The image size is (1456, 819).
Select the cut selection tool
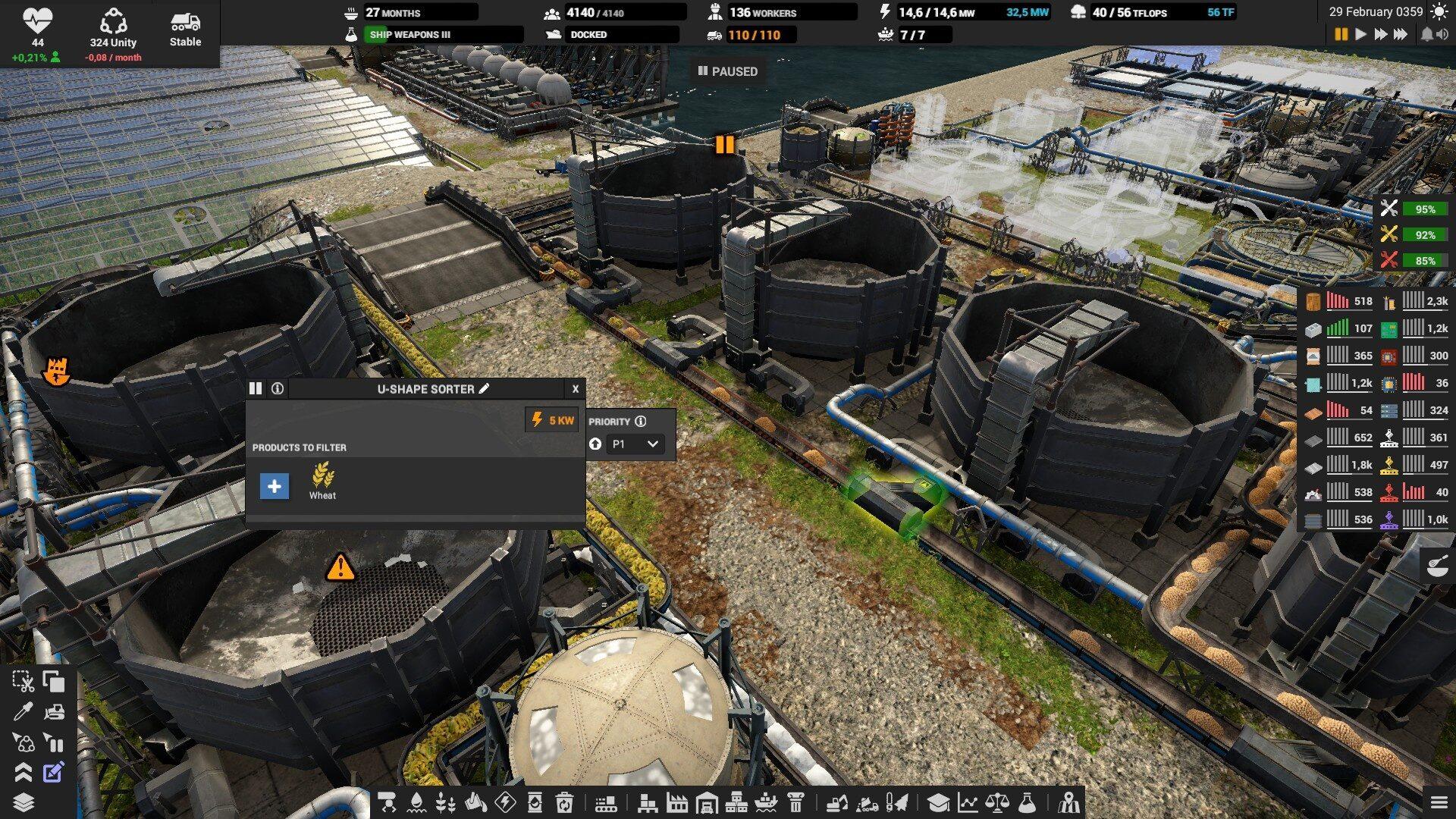(x=23, y=682)
